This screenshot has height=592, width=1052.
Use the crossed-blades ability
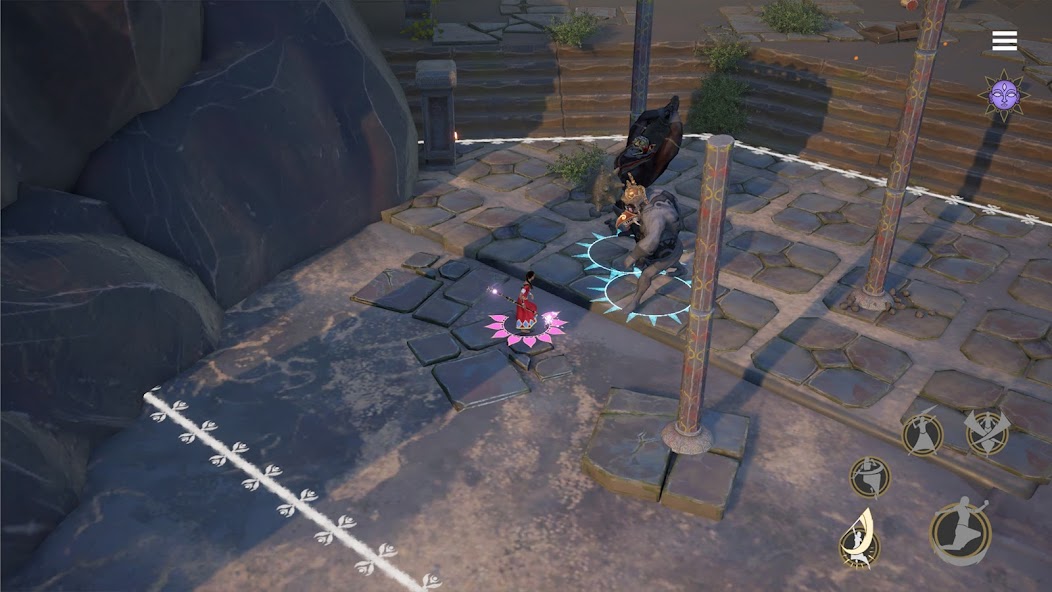[x=986, y=432]
